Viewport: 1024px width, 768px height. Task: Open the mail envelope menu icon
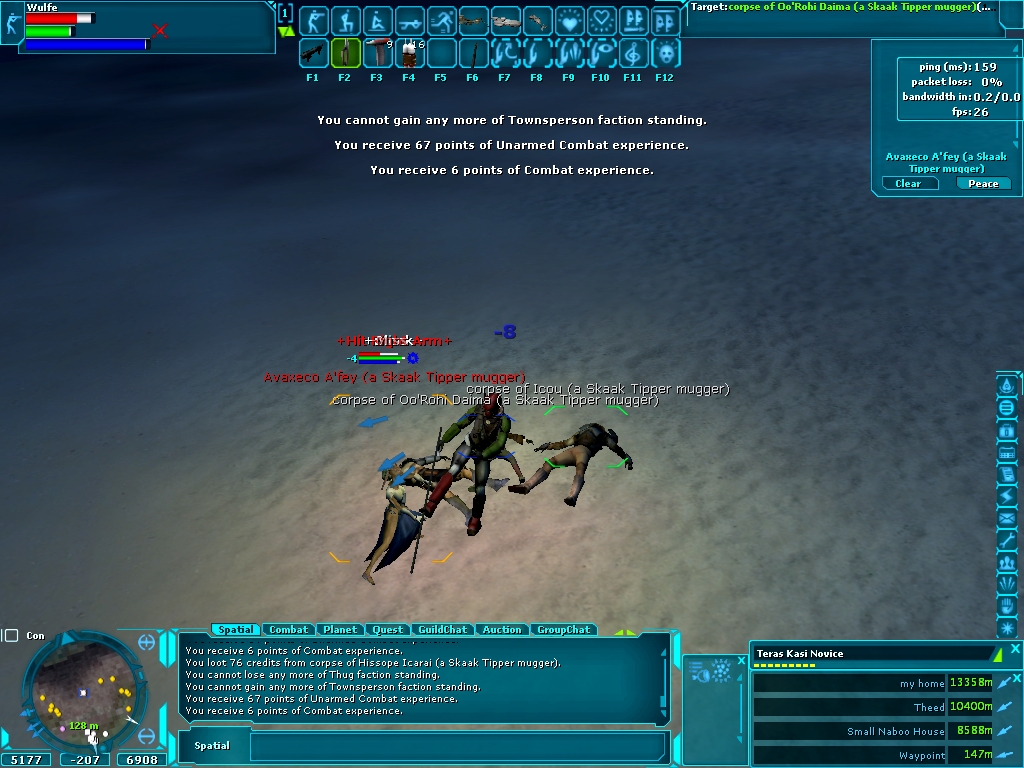1007,518
